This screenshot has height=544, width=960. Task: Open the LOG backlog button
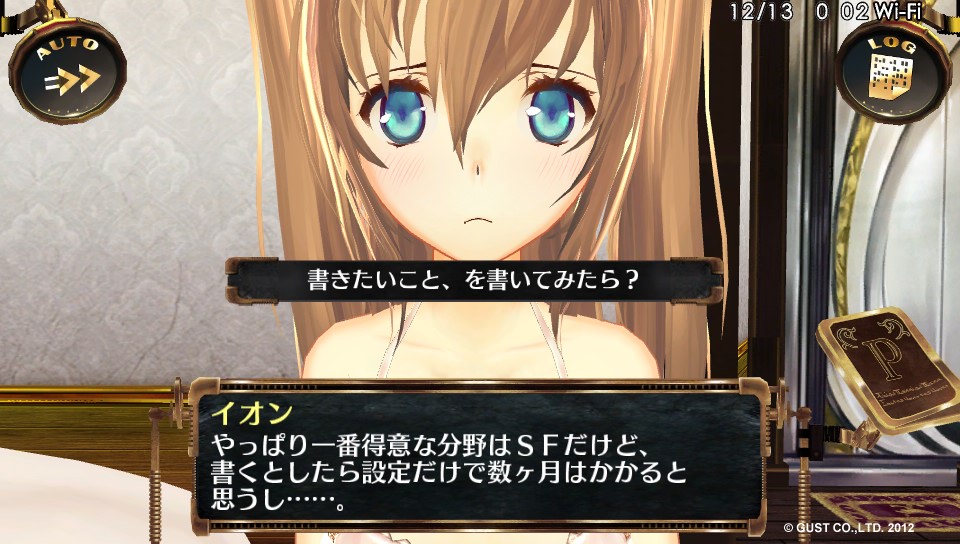(x=892, y=68)
